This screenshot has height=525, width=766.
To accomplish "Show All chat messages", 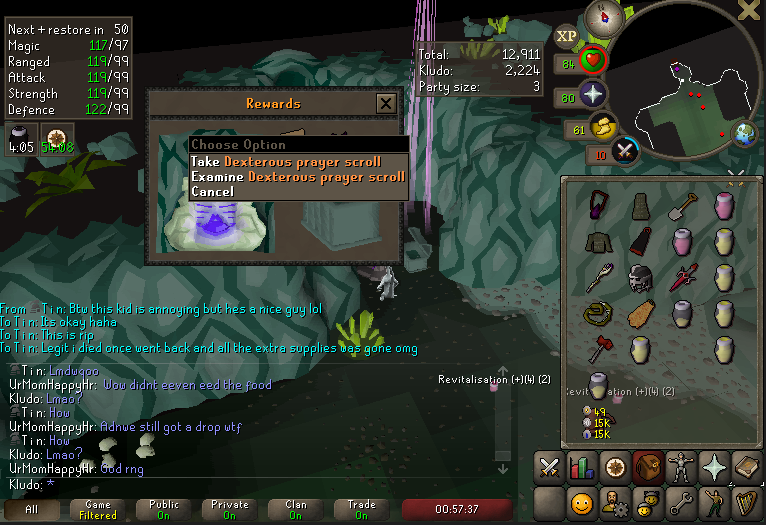I will pyautogui.click(x=31, y=510).
